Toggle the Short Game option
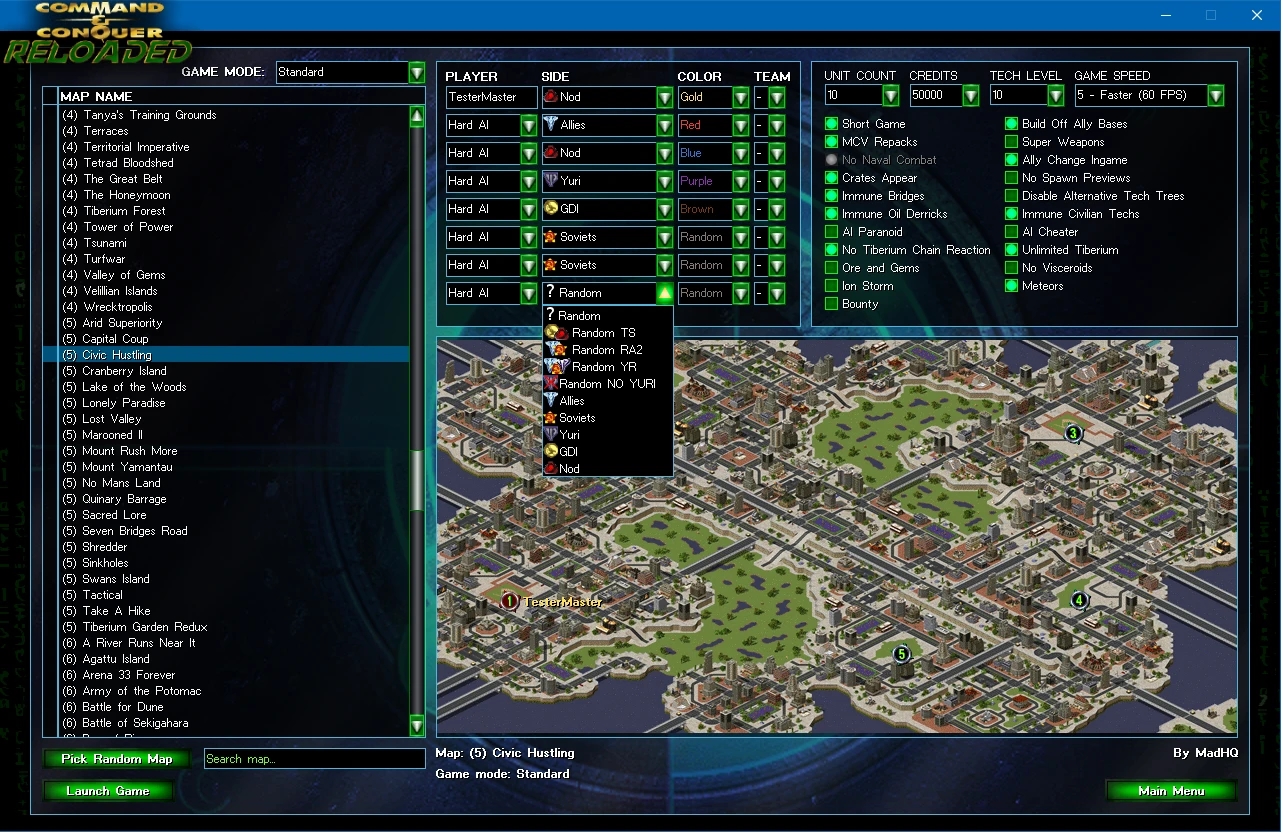1281x832 pixels. click(831, 124)
